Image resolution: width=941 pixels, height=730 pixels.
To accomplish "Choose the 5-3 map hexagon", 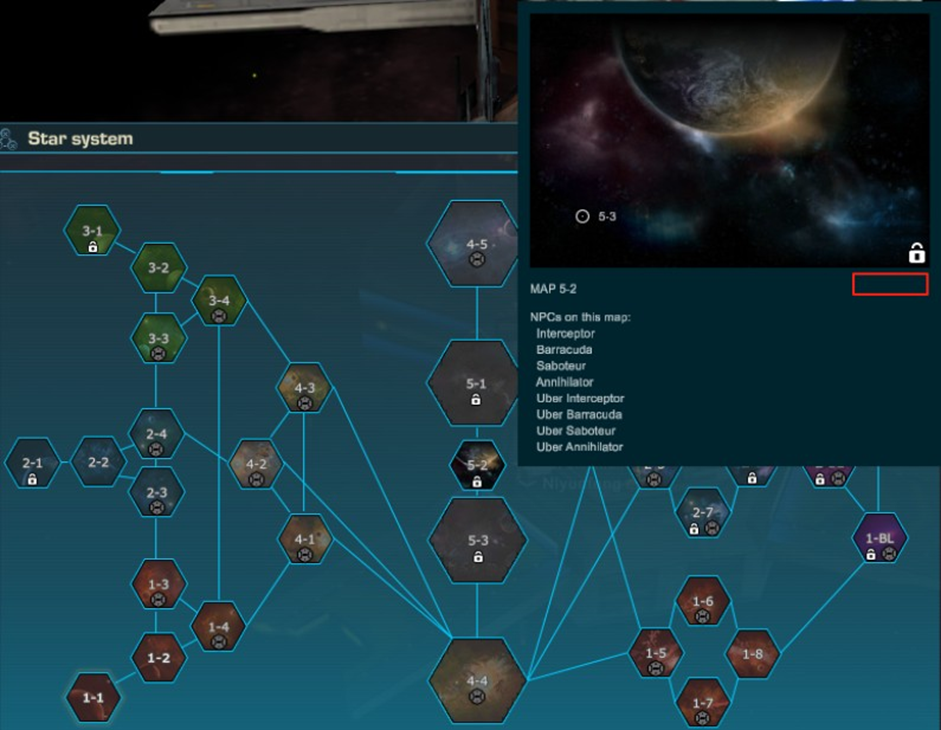I will point(477,541).
